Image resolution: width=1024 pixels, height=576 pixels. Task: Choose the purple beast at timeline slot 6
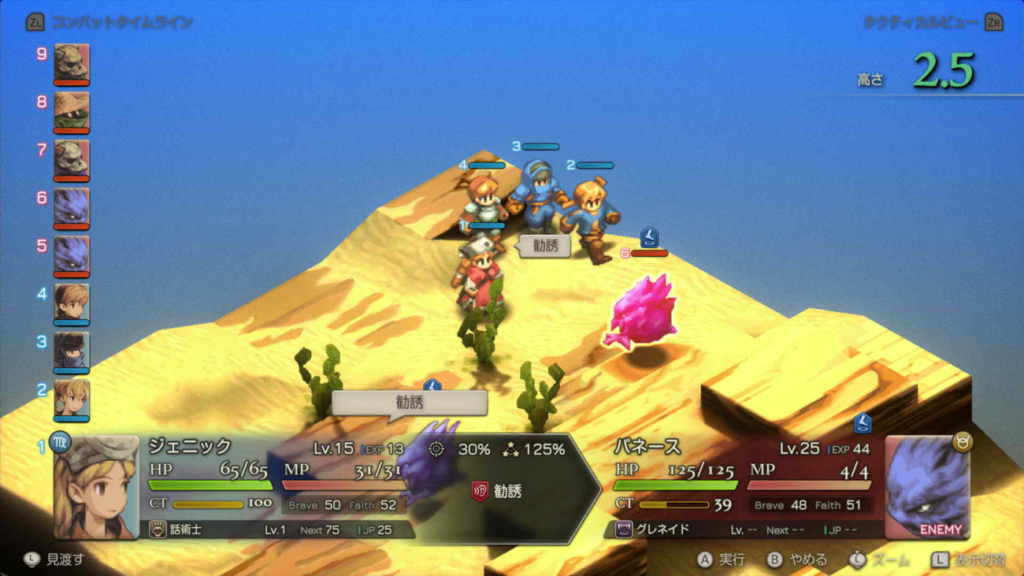coord(71,206)
